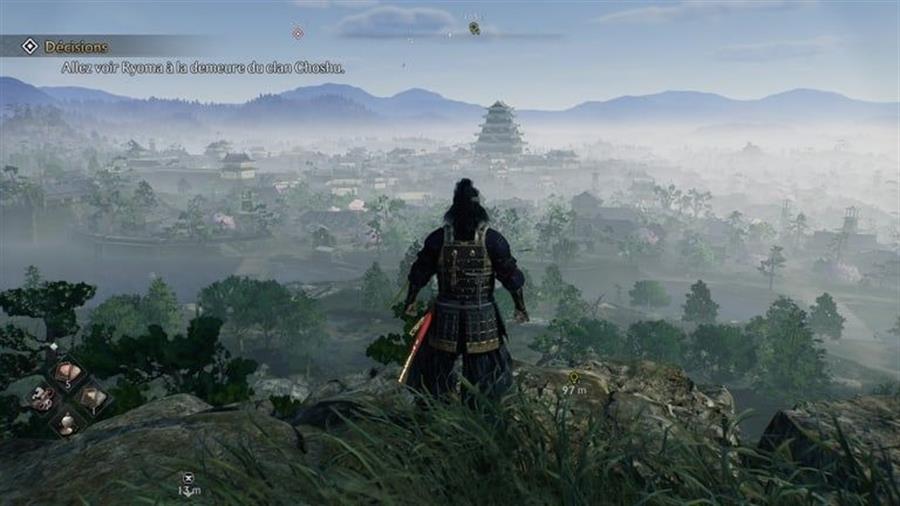Click the yellow compass objective marker

[474, 28]
